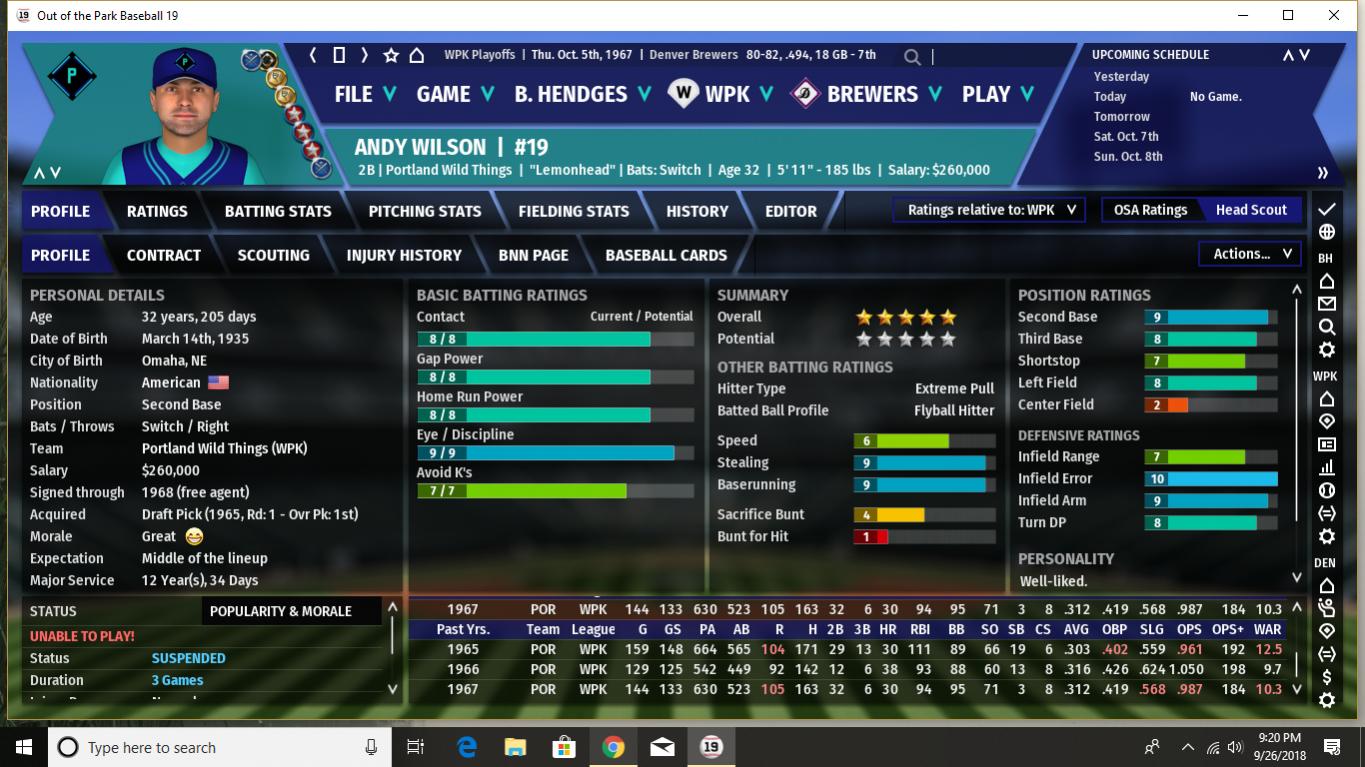Open the BASEBALL CARDS sub-tab

coord(666,255)
